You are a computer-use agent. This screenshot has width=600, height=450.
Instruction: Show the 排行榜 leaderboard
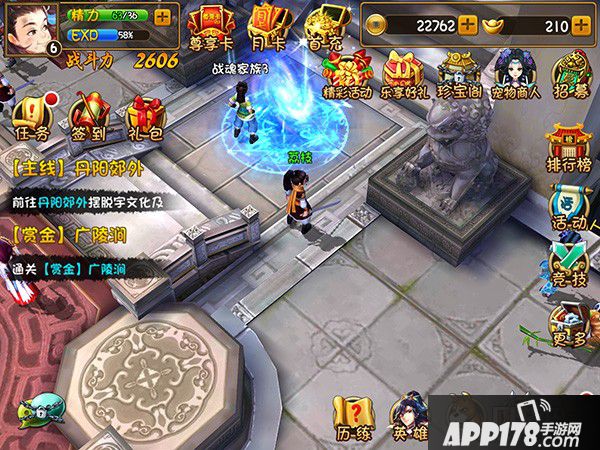tap(567, 146)
